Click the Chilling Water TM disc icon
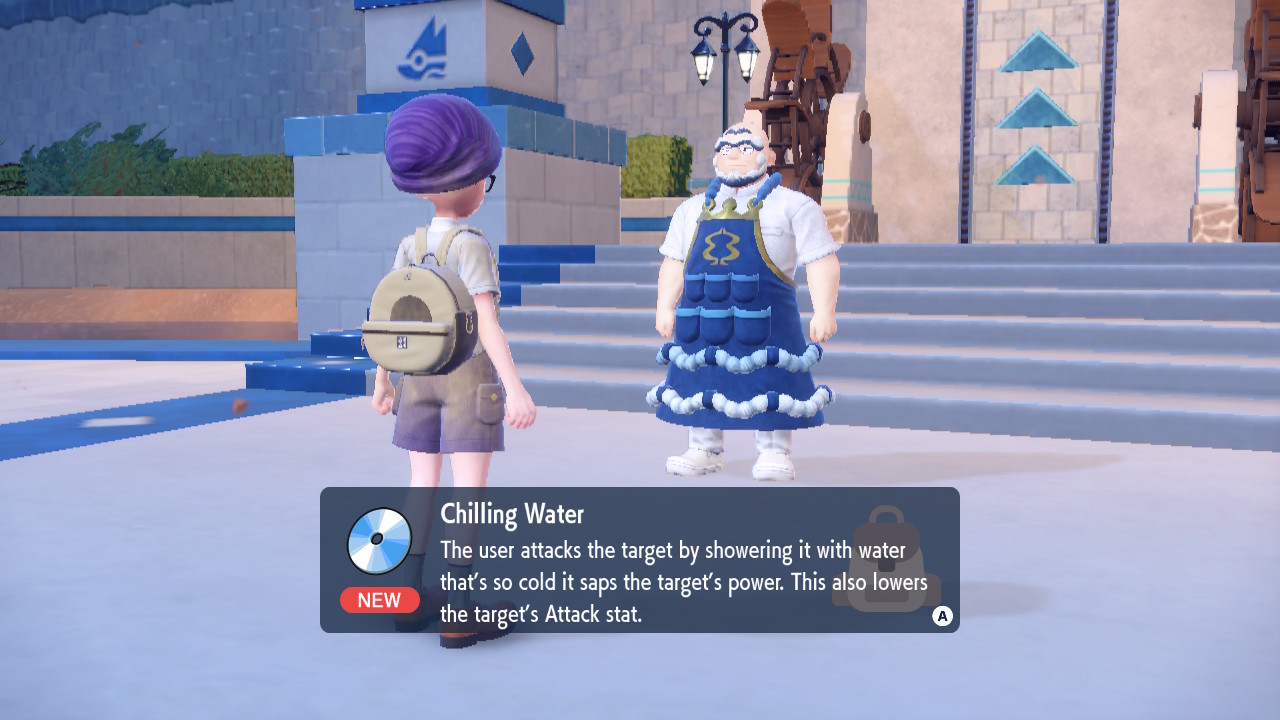 click(379, 540)
